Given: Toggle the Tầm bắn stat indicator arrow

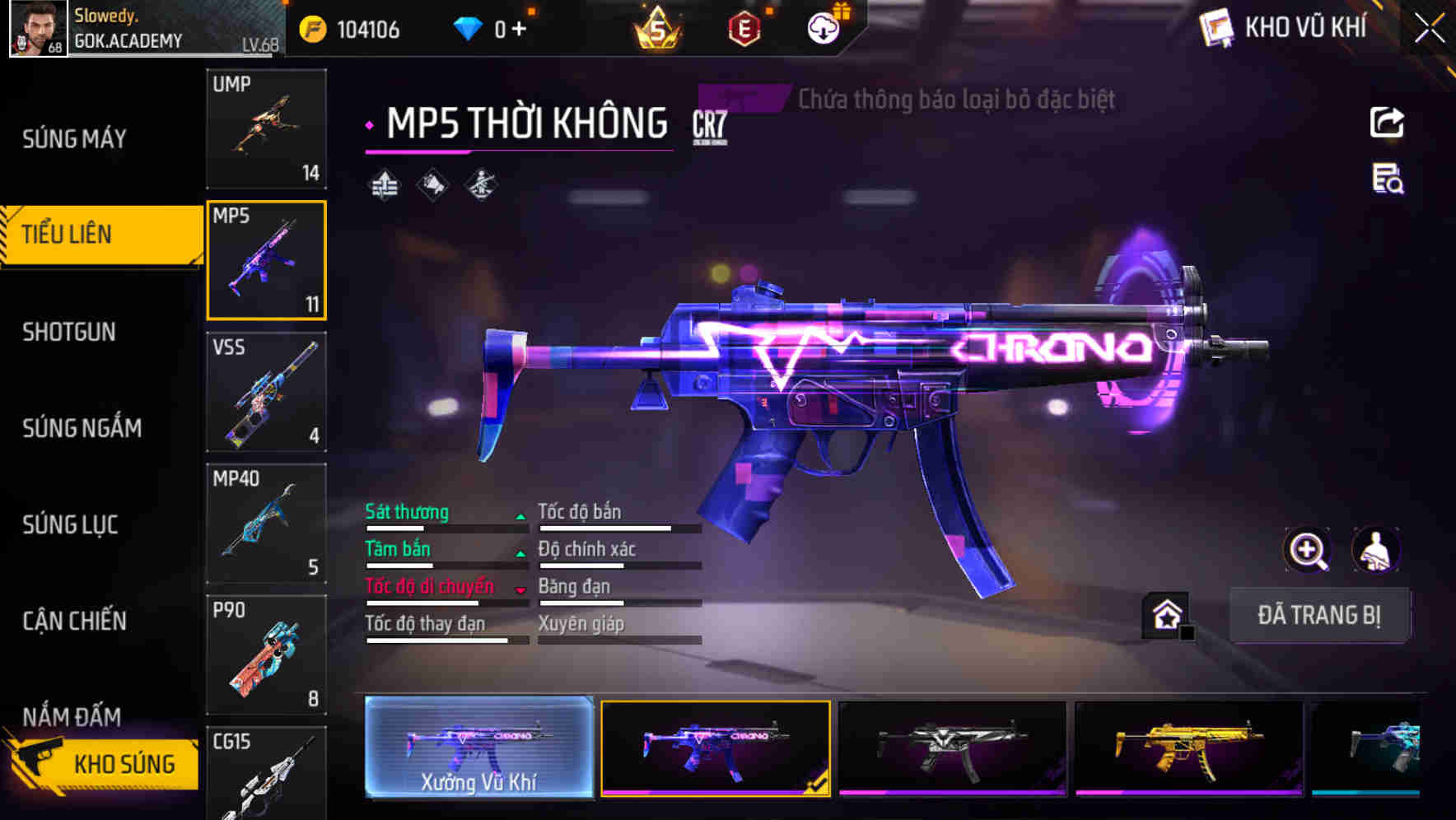Looking at the screenshot, I should click(x=520, y=553).
